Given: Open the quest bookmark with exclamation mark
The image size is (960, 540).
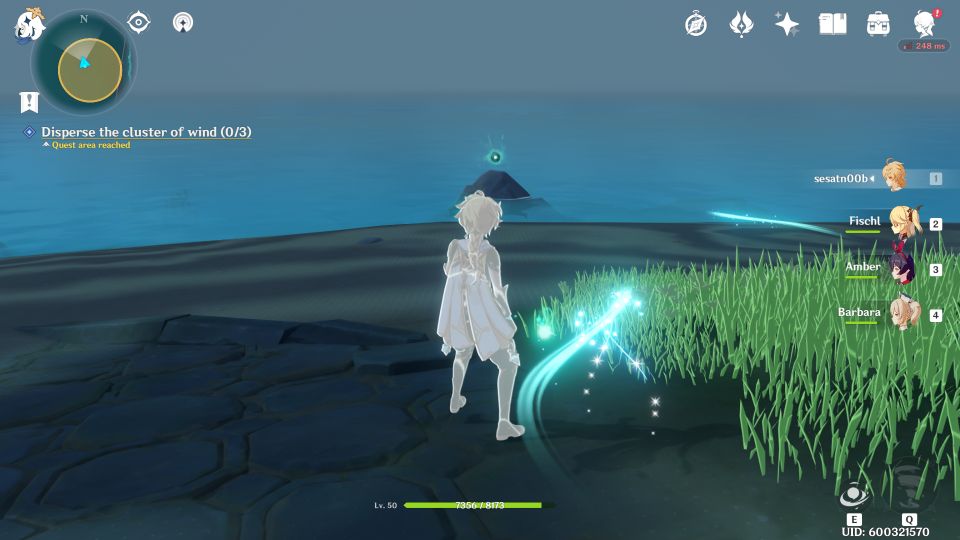Looking at the screenshot, I should (29, 102).
